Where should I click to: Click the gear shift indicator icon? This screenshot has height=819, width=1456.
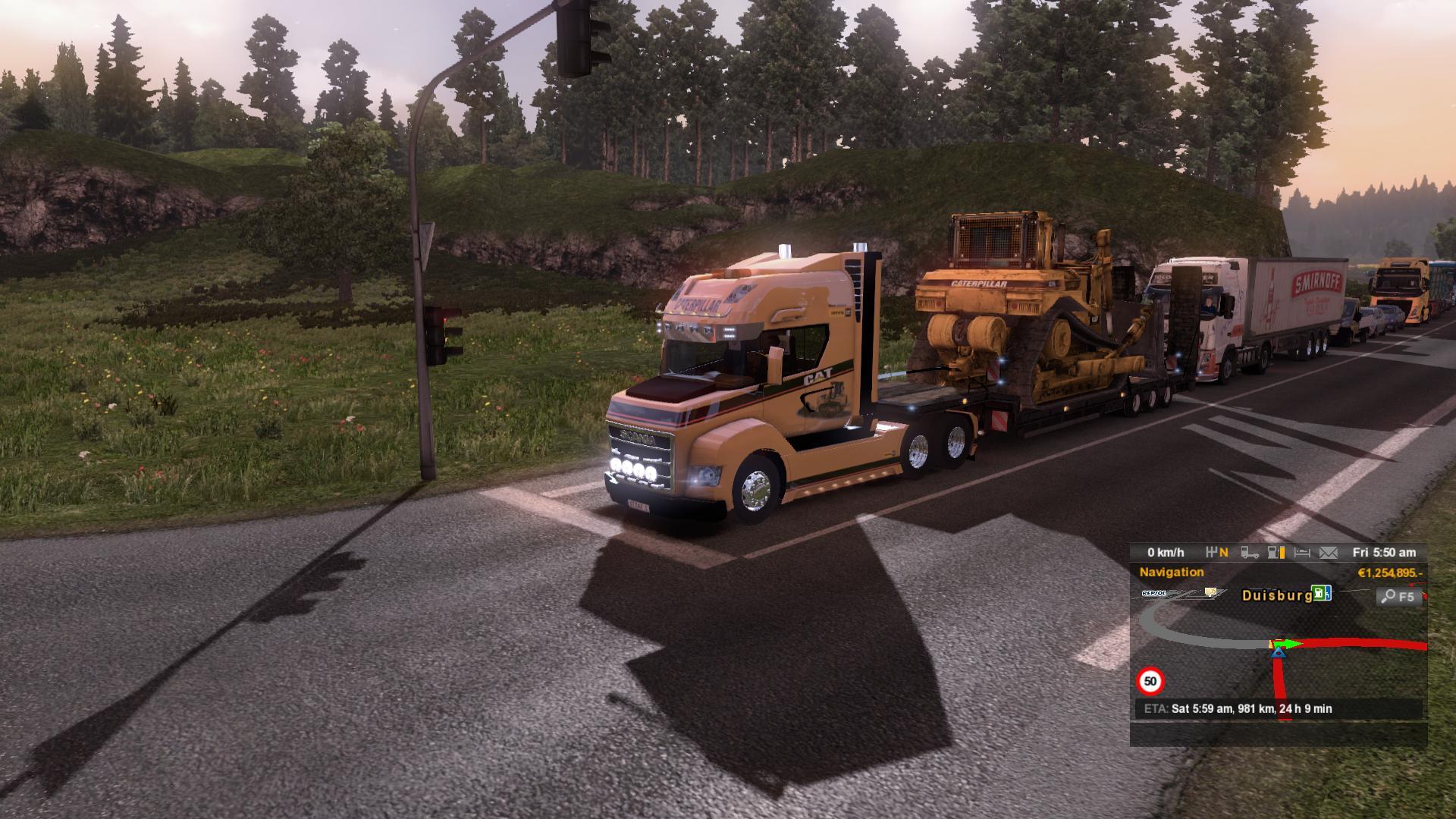[1218, 553]
